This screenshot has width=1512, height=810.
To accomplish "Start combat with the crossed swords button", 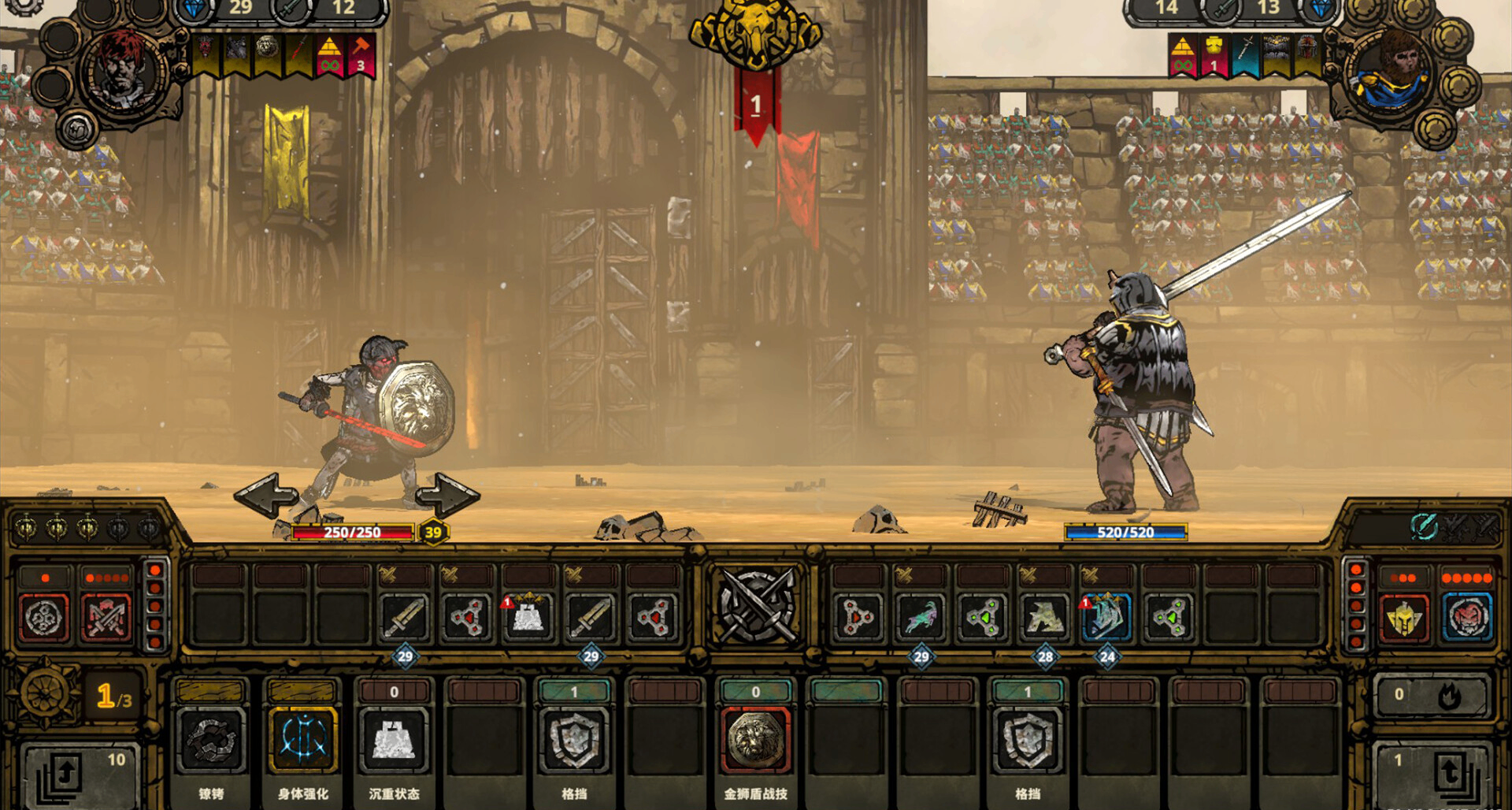I will click(757, 605).
